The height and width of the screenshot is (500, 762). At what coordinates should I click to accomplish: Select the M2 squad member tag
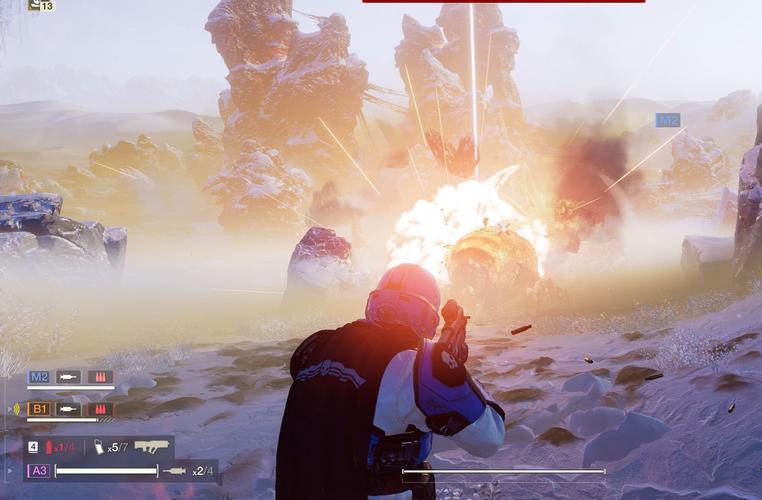(39, 377)
